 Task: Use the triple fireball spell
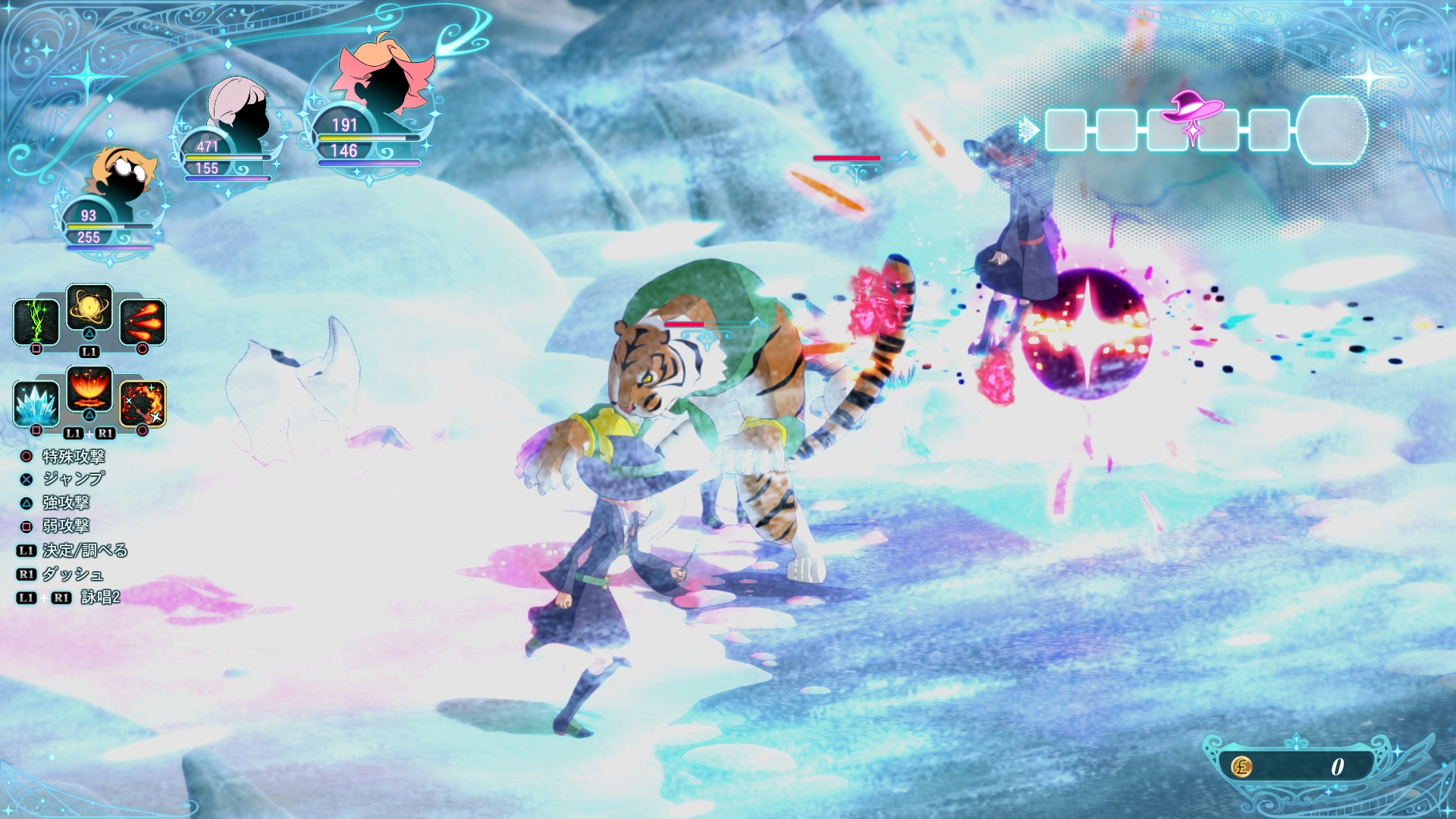pos(143,322)
